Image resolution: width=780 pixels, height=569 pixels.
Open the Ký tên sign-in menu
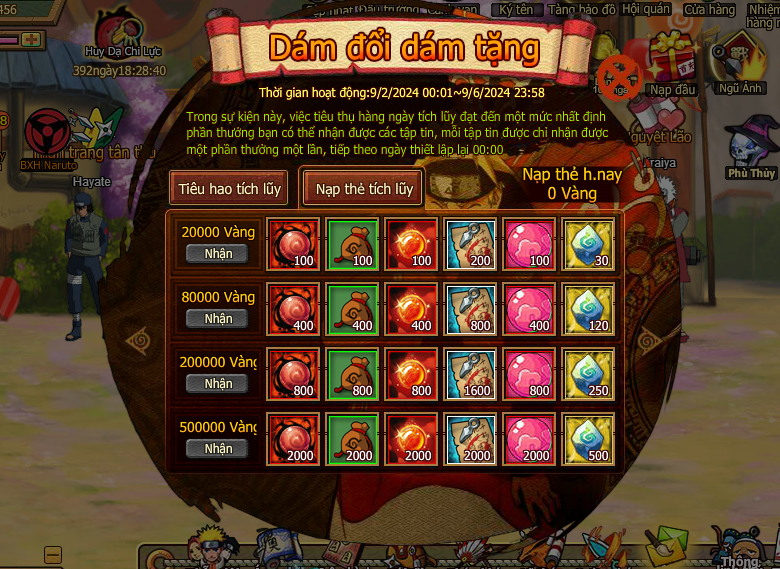(x=516, y=9)
